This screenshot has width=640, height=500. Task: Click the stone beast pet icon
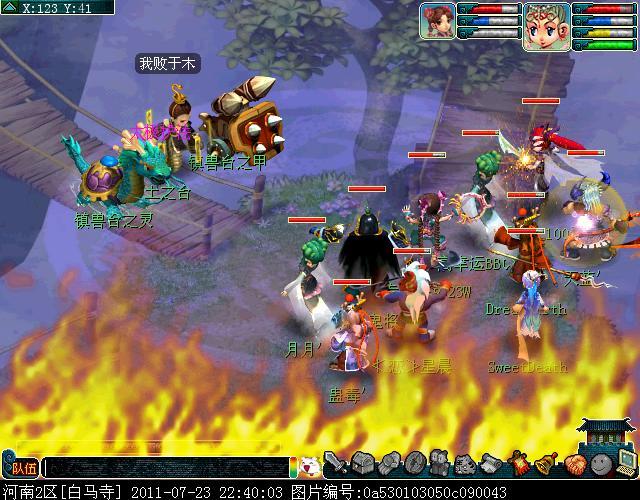(466, 464)
